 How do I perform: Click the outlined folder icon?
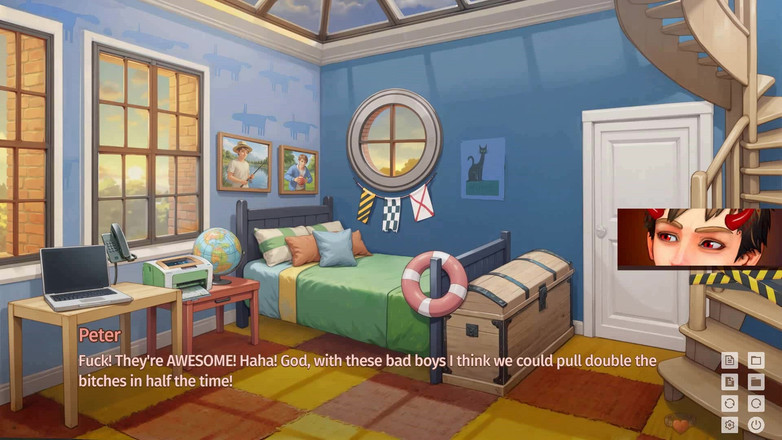click(x=756, y=360)
